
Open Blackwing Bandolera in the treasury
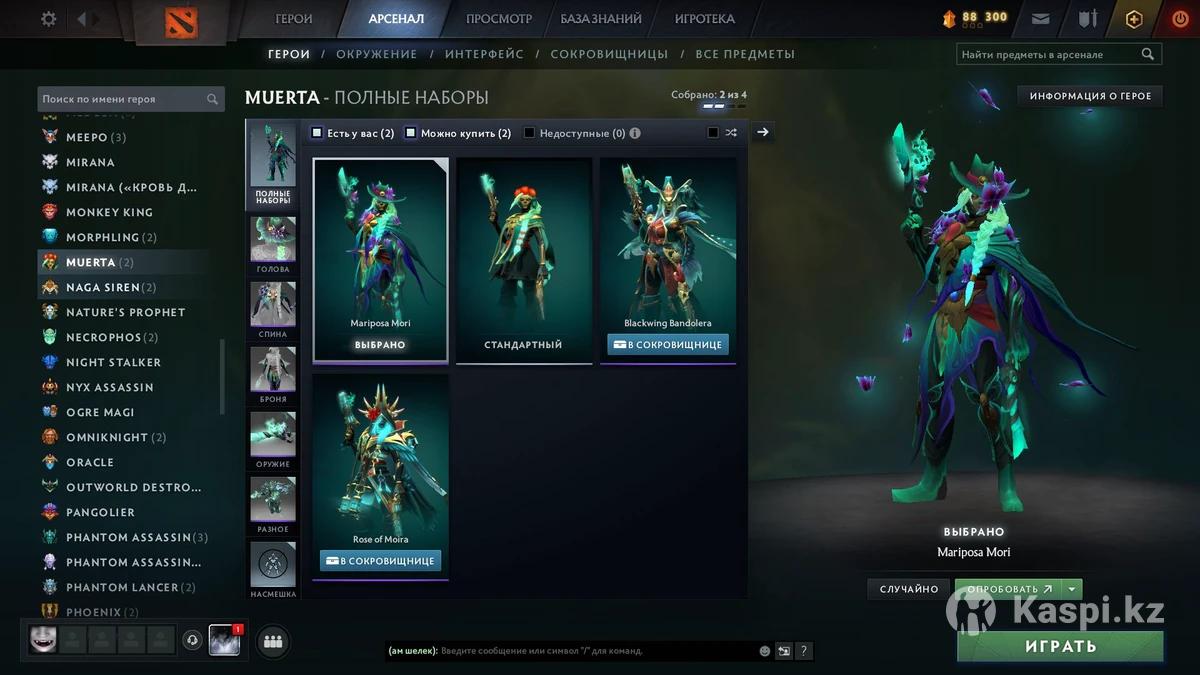click(x=668, y=344)
